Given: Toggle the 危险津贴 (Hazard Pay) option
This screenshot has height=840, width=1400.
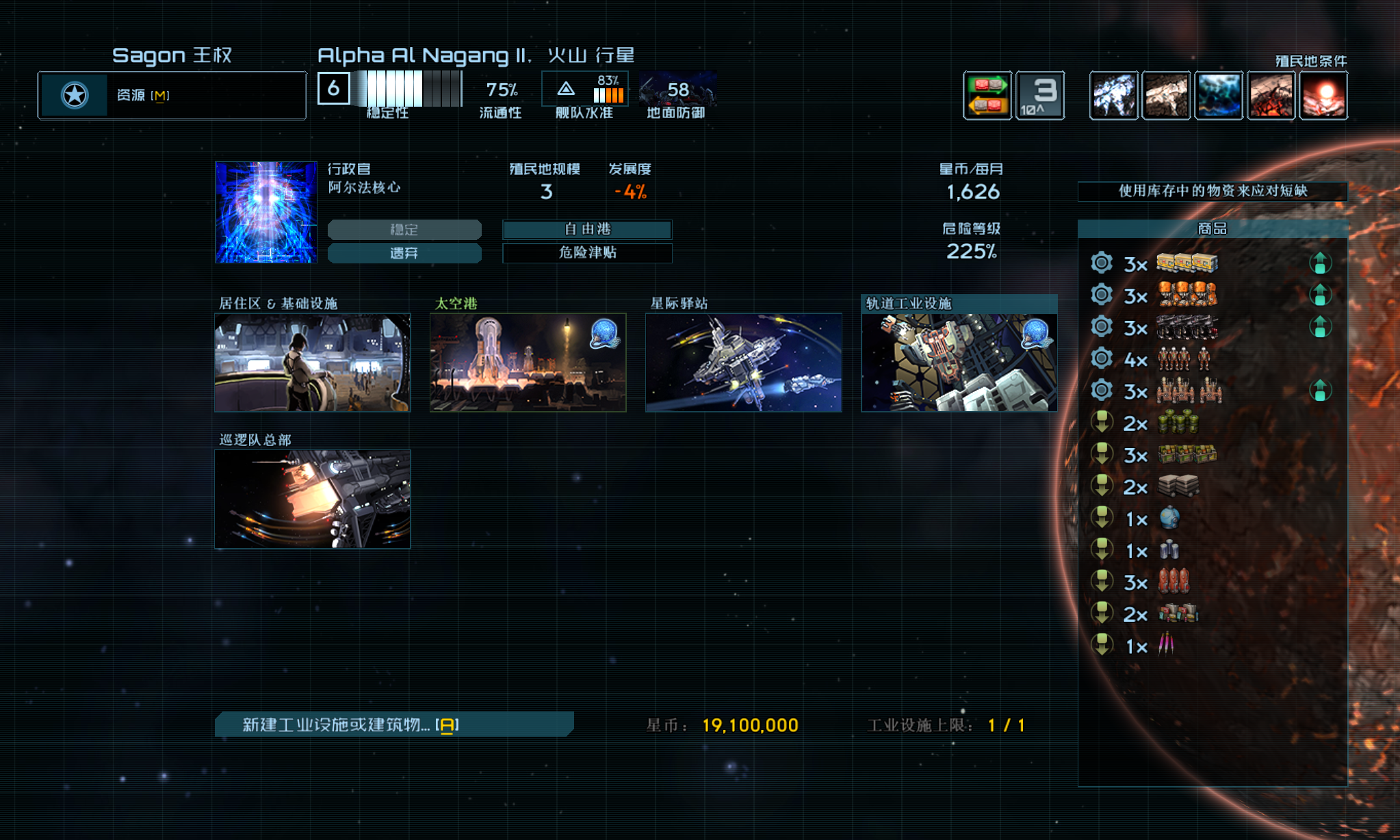Looking at the screenshot, I should (x=587, y=252).
